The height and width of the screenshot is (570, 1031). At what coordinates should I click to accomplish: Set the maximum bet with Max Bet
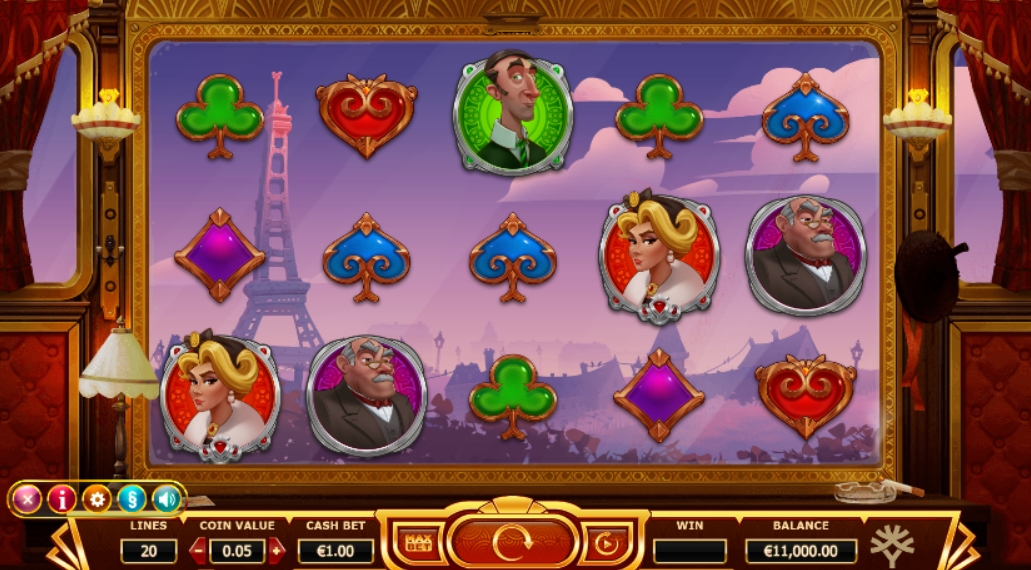[417, 543]
